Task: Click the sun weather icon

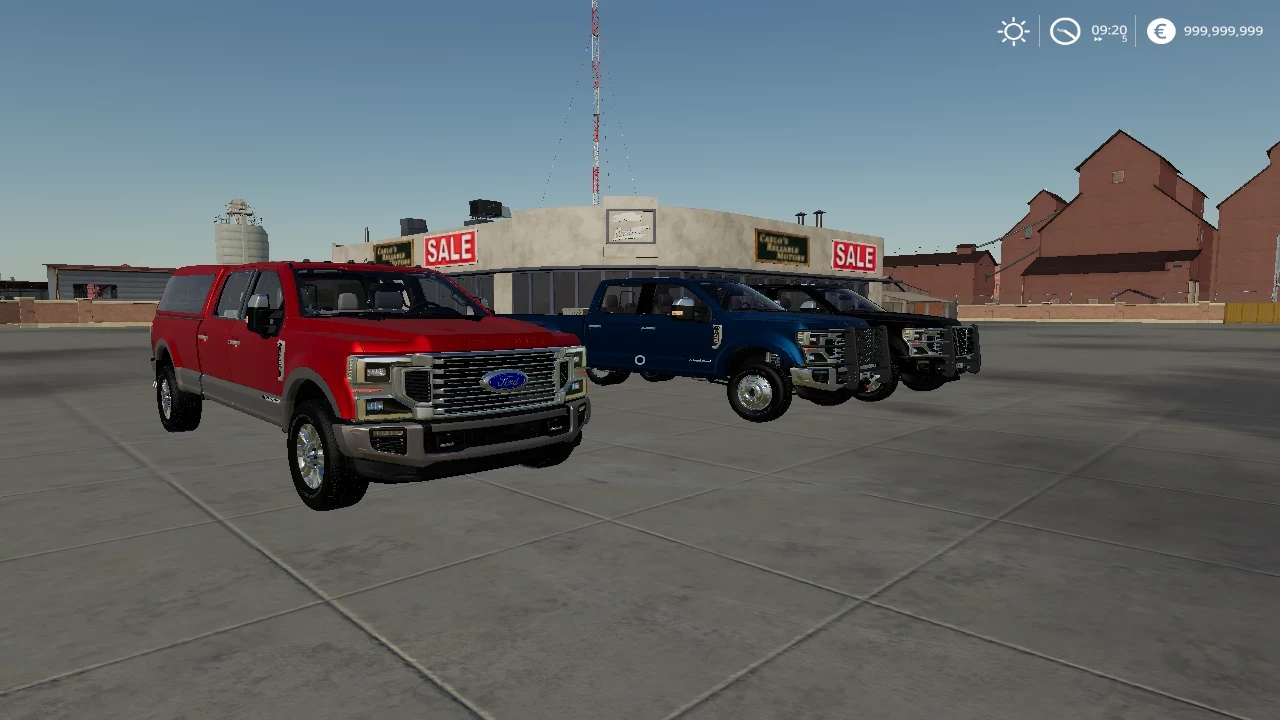Action: (x=1013, y=32)
